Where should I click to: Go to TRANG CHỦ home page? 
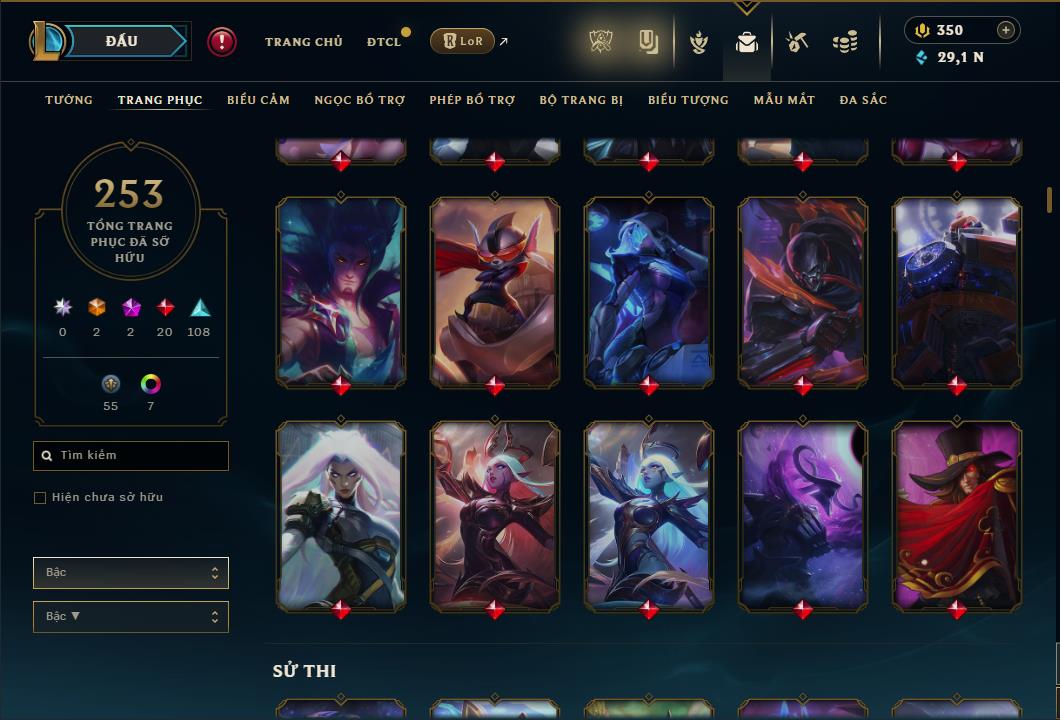point(303,42)
